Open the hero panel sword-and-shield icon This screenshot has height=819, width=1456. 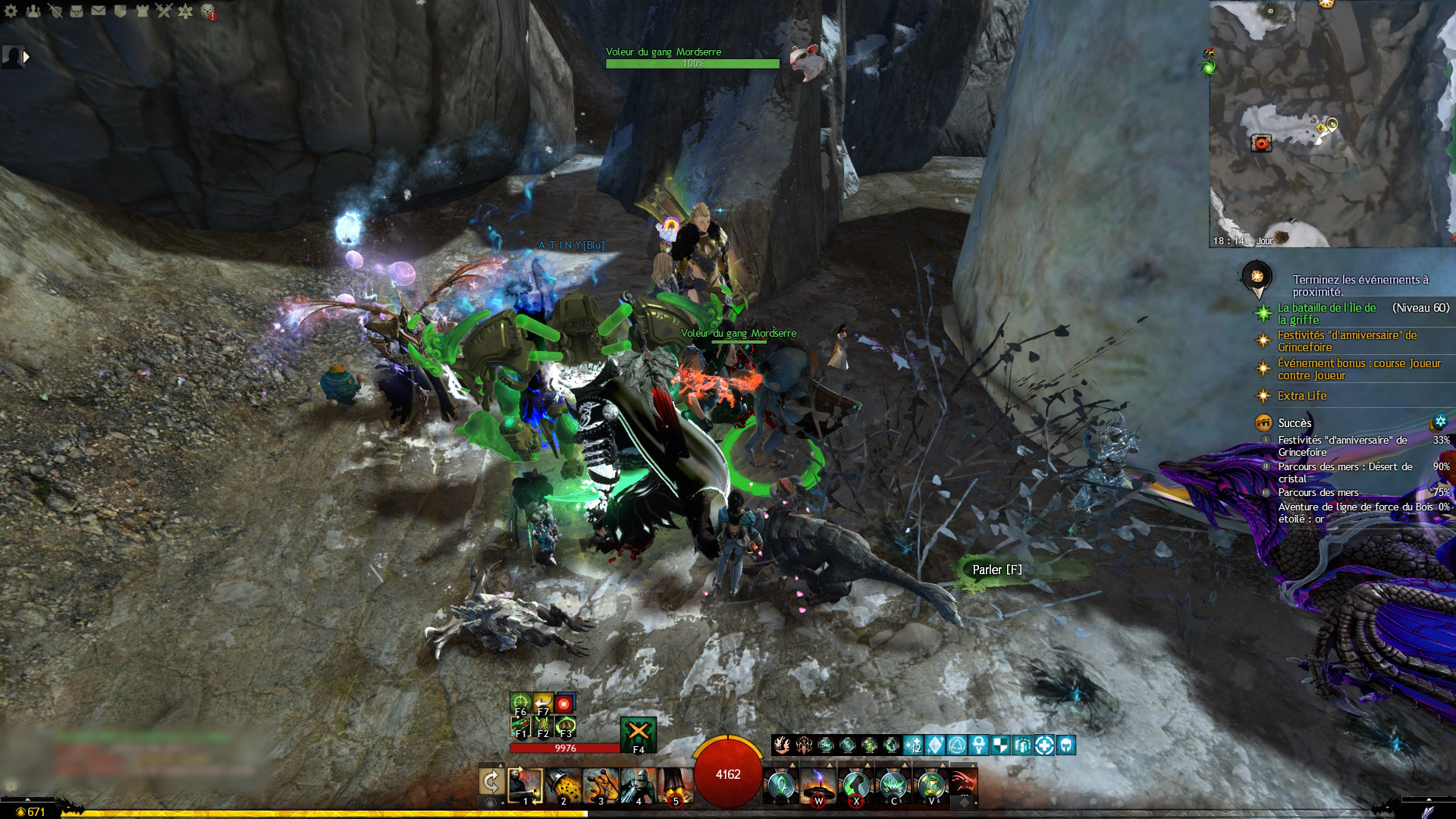pos(55,11)
